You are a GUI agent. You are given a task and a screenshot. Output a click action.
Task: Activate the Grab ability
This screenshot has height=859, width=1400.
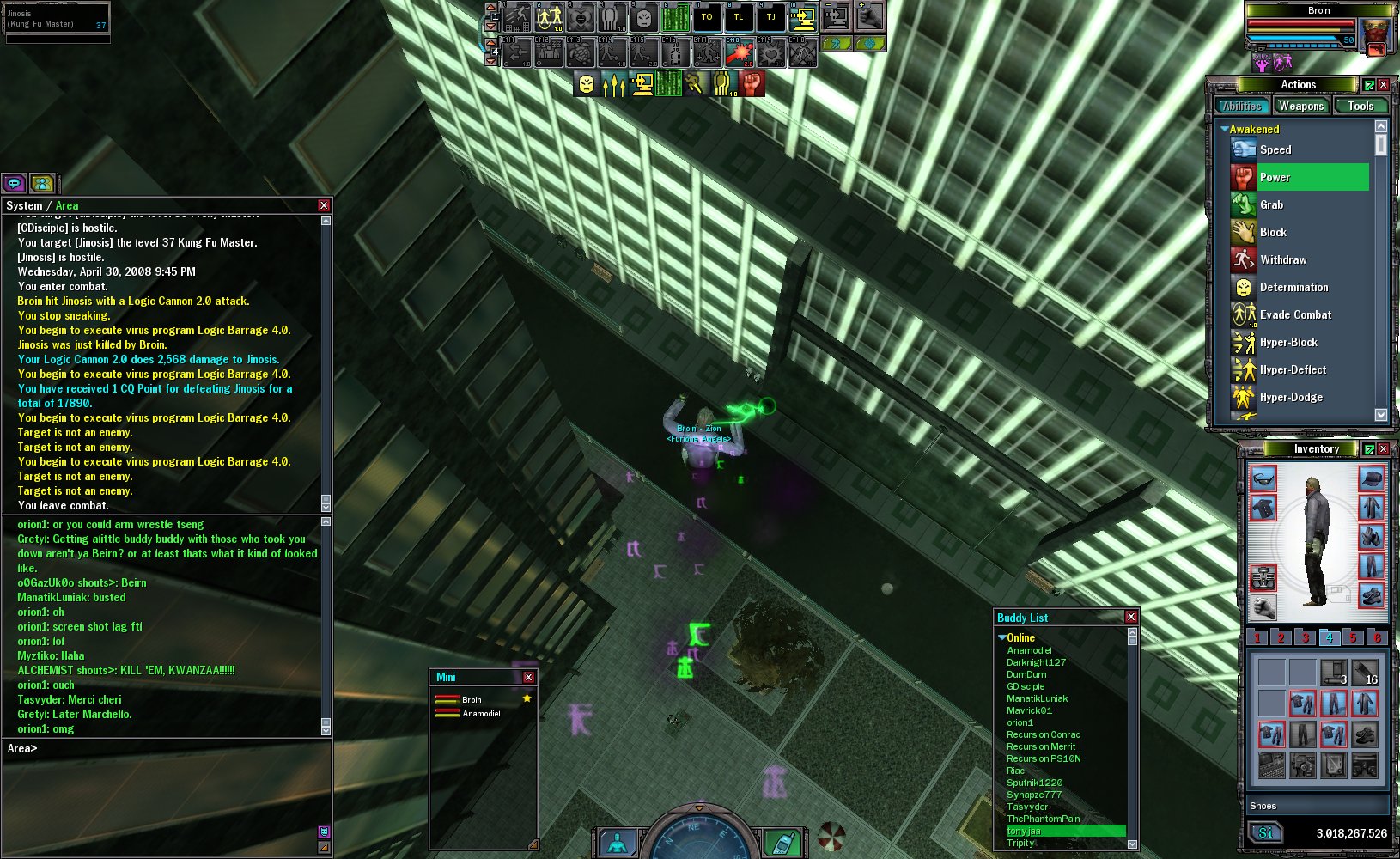(1271, 204)
